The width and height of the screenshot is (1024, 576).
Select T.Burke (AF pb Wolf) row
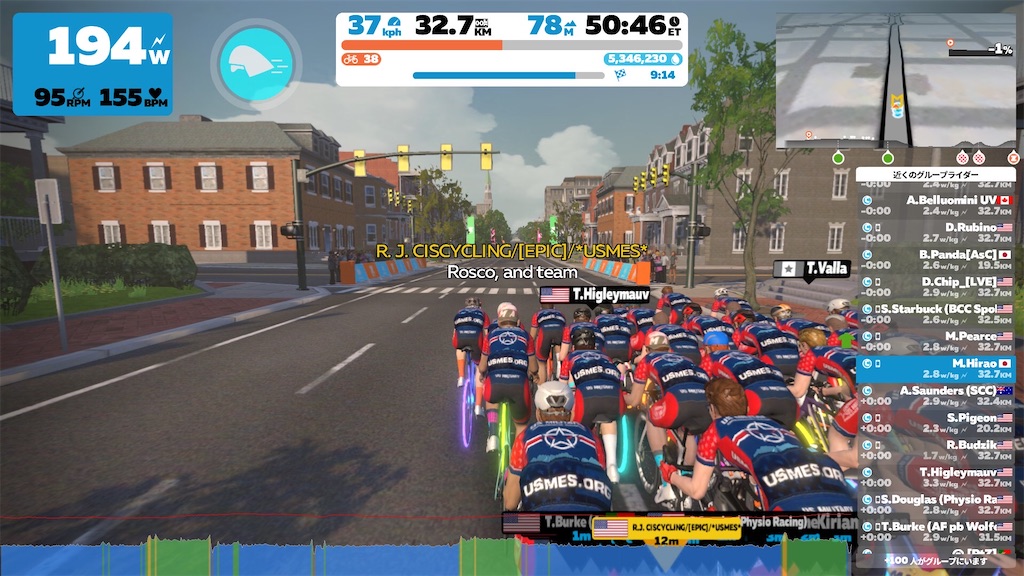point(936,530)
